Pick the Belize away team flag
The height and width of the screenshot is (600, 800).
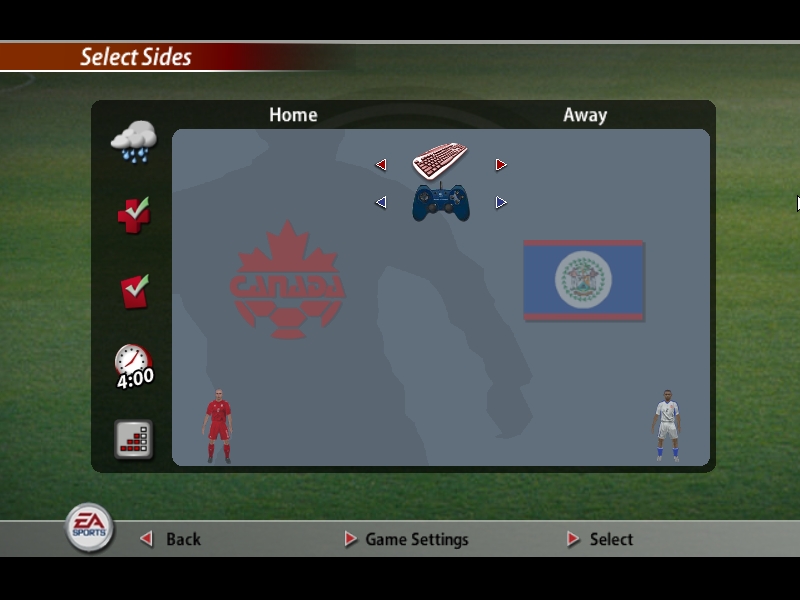coord(583,280)
